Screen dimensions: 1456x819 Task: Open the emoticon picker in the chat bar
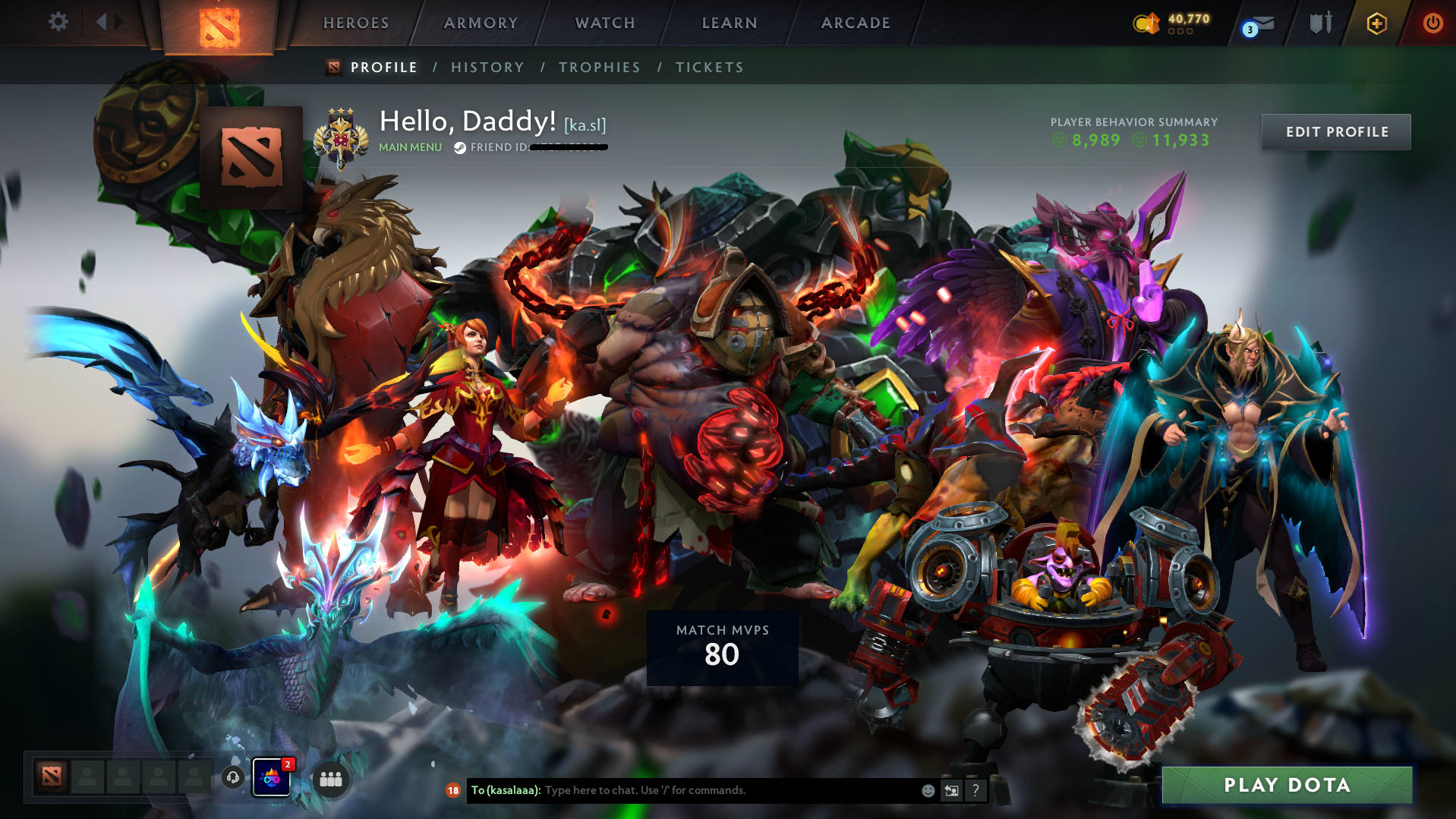coord(928,790)
